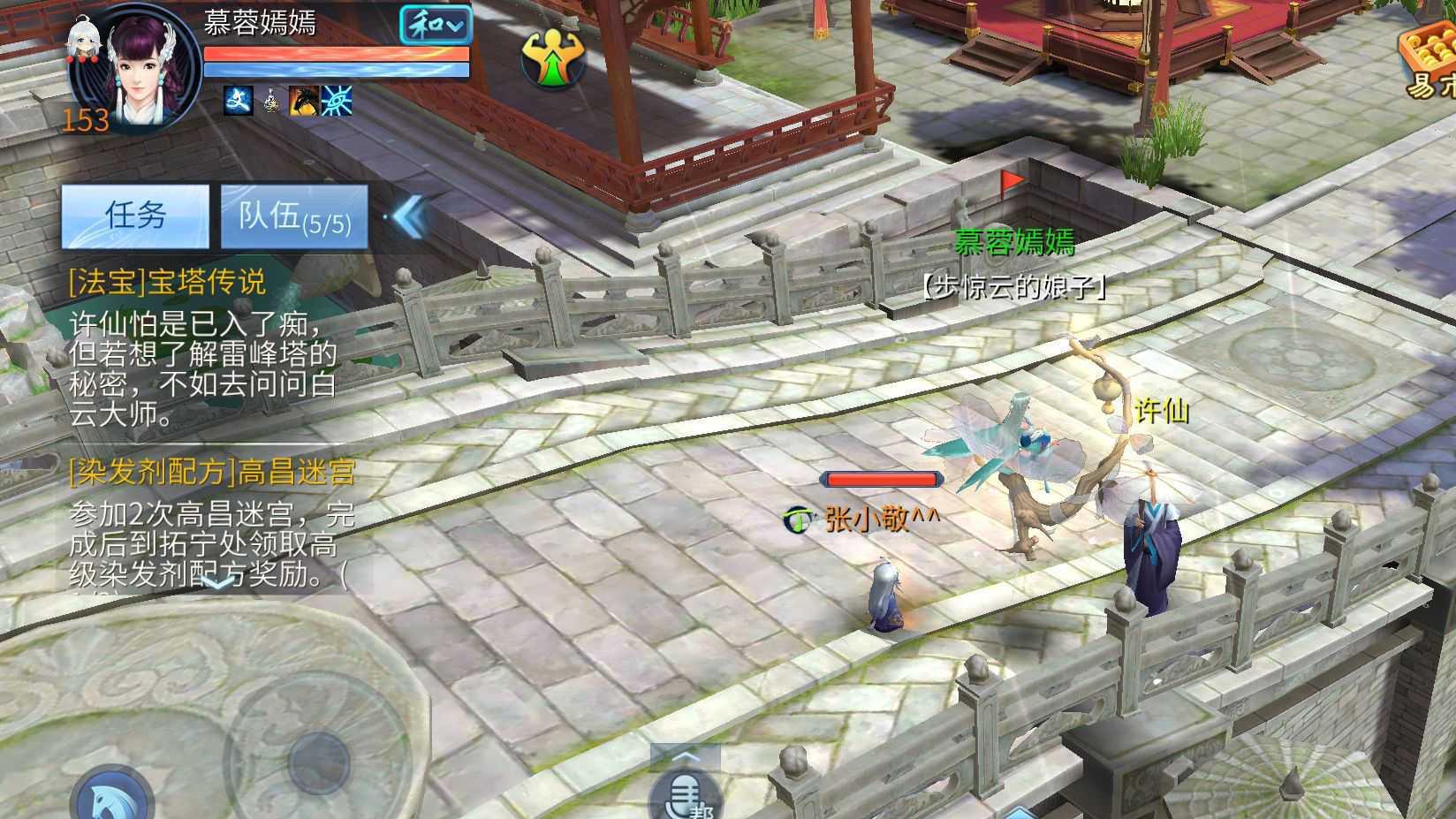Expand the chat panel up arrow
Viewport: 1456px width, 819px height.
(686, 757)
